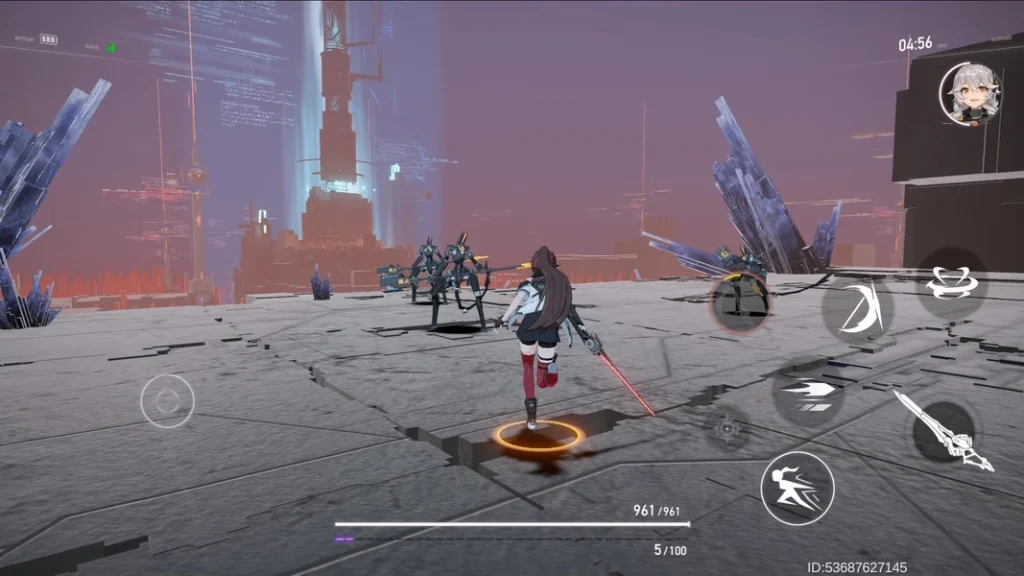Tap the running figure dodge button
Screen dimensions: 1024x576
797,487
